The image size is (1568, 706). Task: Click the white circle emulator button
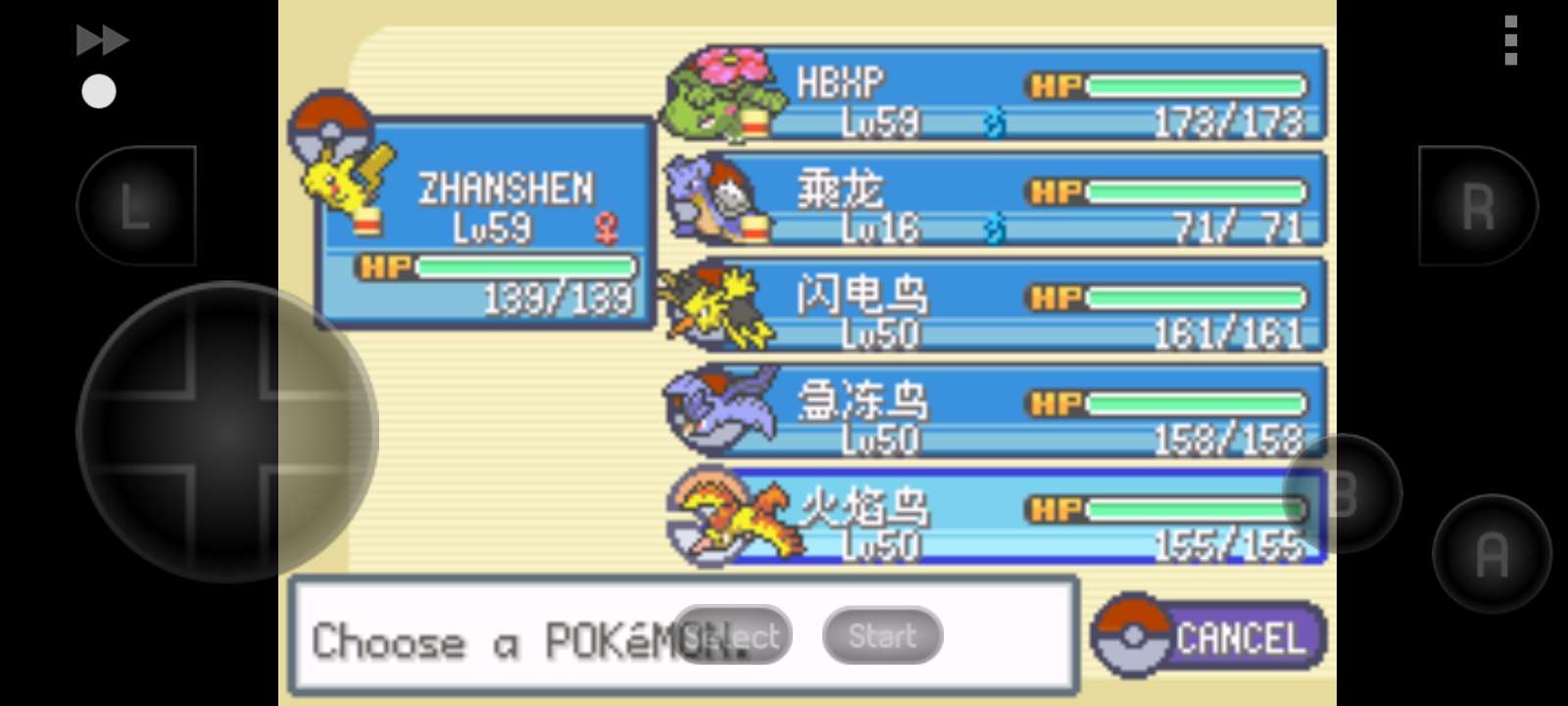98,91
